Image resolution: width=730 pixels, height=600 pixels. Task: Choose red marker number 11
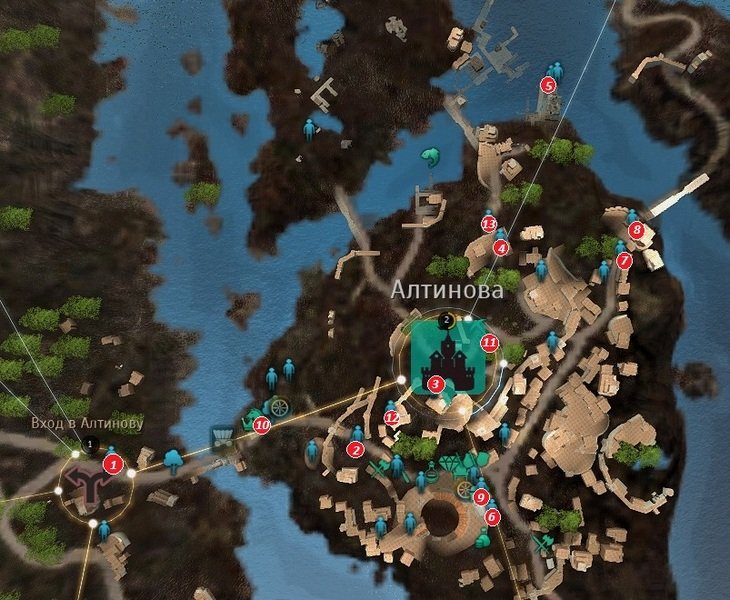(489, 342)
